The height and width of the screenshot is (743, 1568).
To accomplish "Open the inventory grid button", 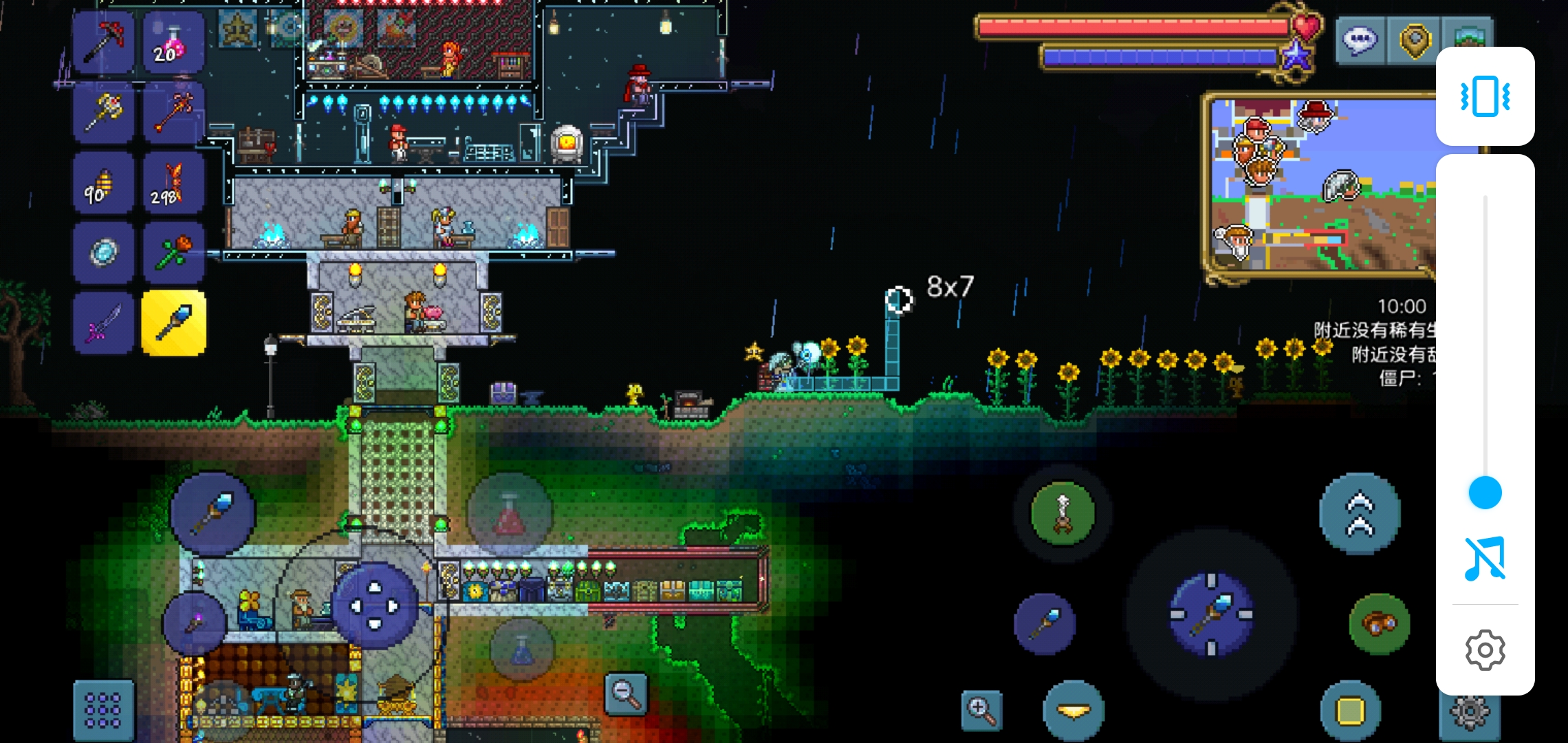I will 103,711.
